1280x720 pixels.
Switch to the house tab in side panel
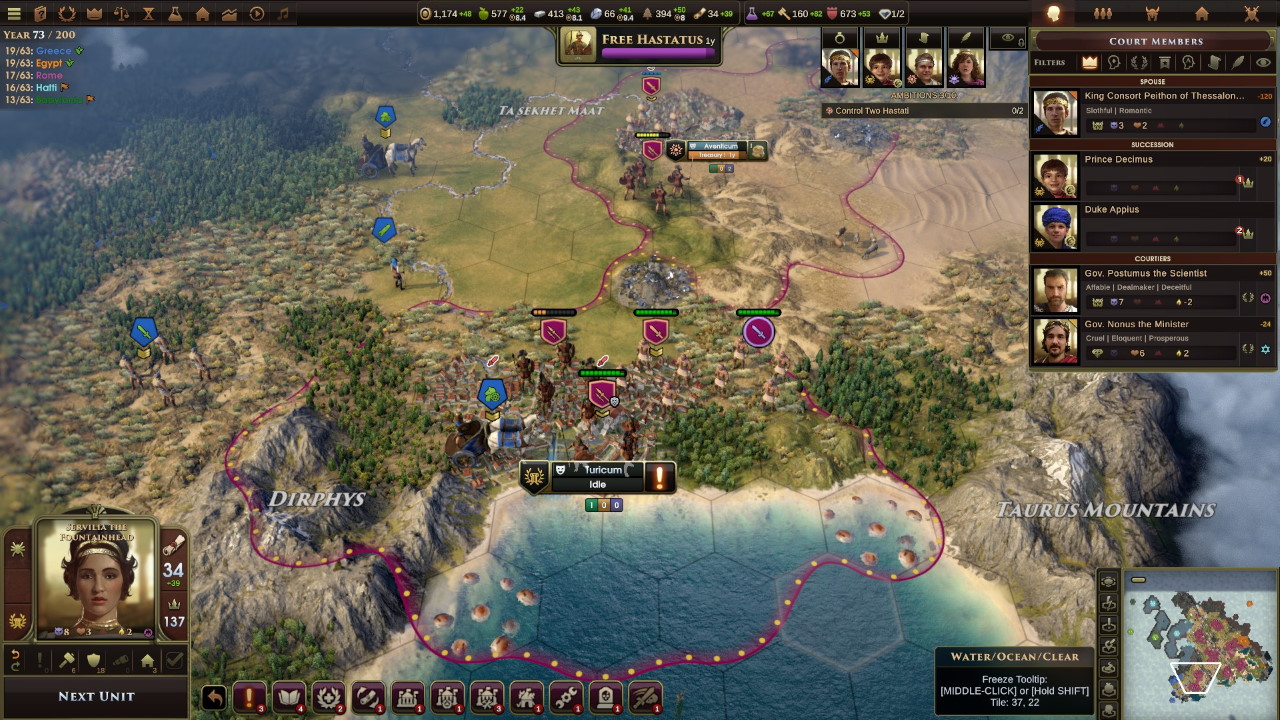click(x=1202, y=14)
